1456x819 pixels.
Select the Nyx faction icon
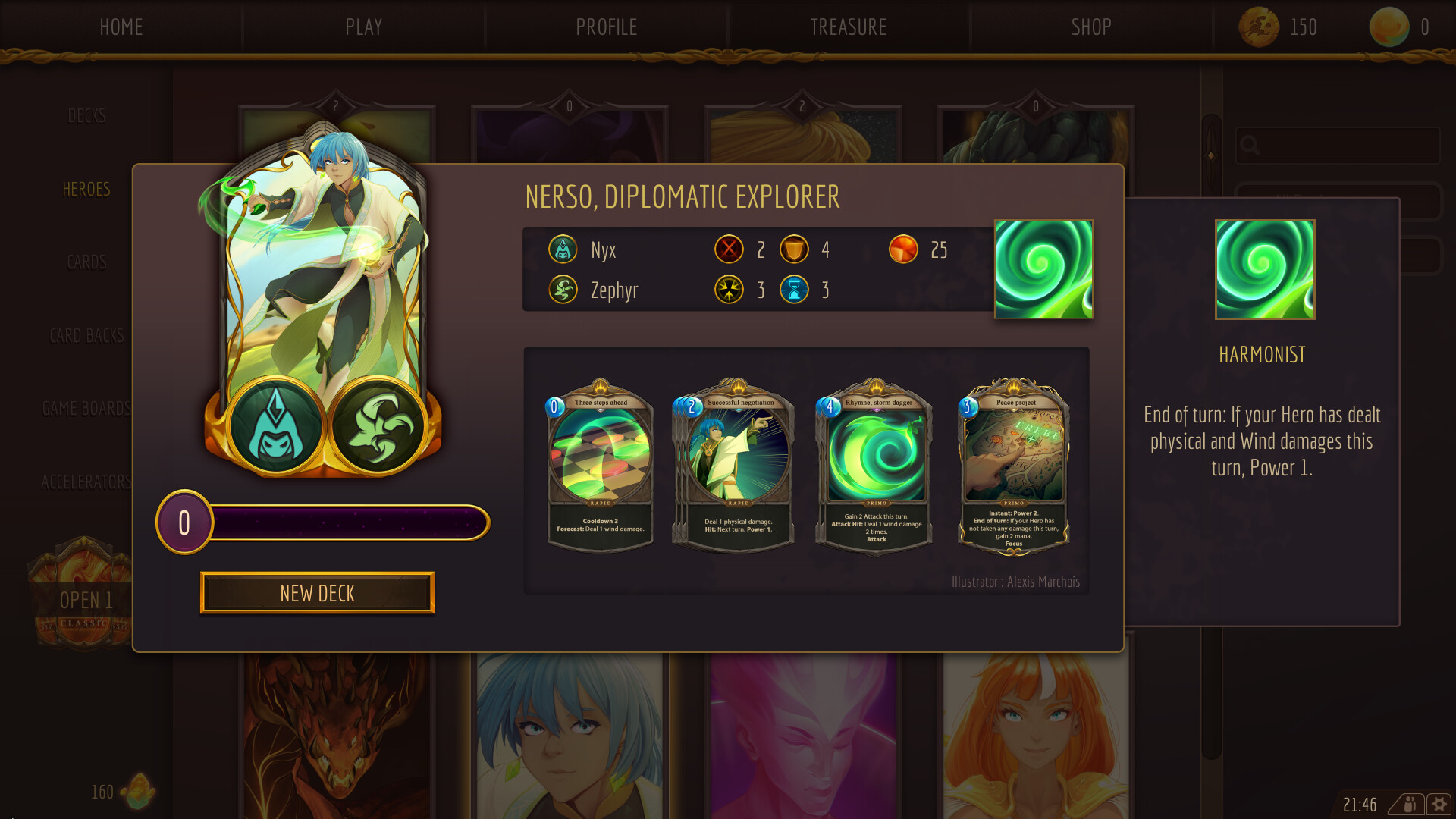pos(562,249)
